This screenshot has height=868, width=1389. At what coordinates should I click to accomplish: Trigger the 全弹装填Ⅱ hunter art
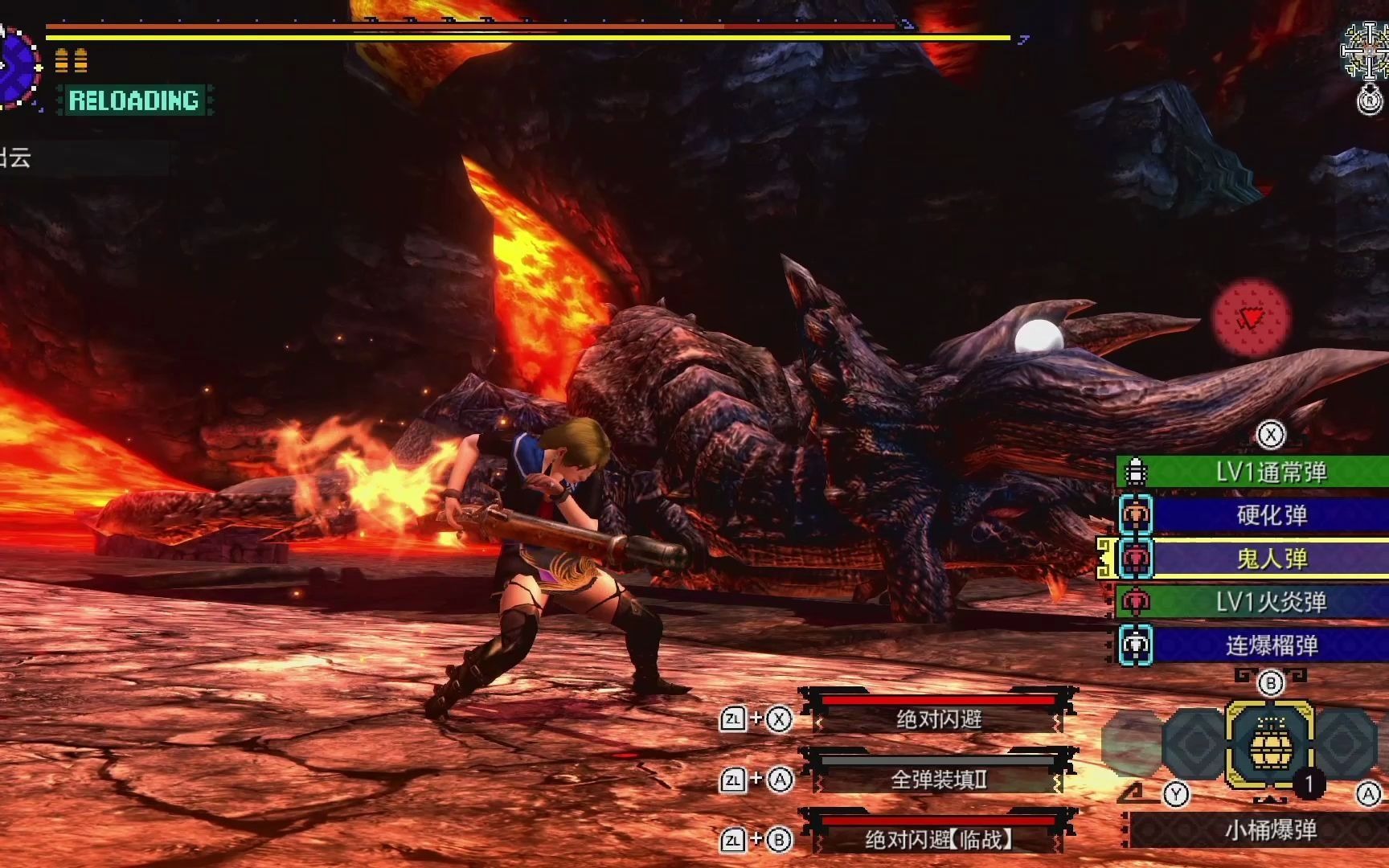(939, 779)
